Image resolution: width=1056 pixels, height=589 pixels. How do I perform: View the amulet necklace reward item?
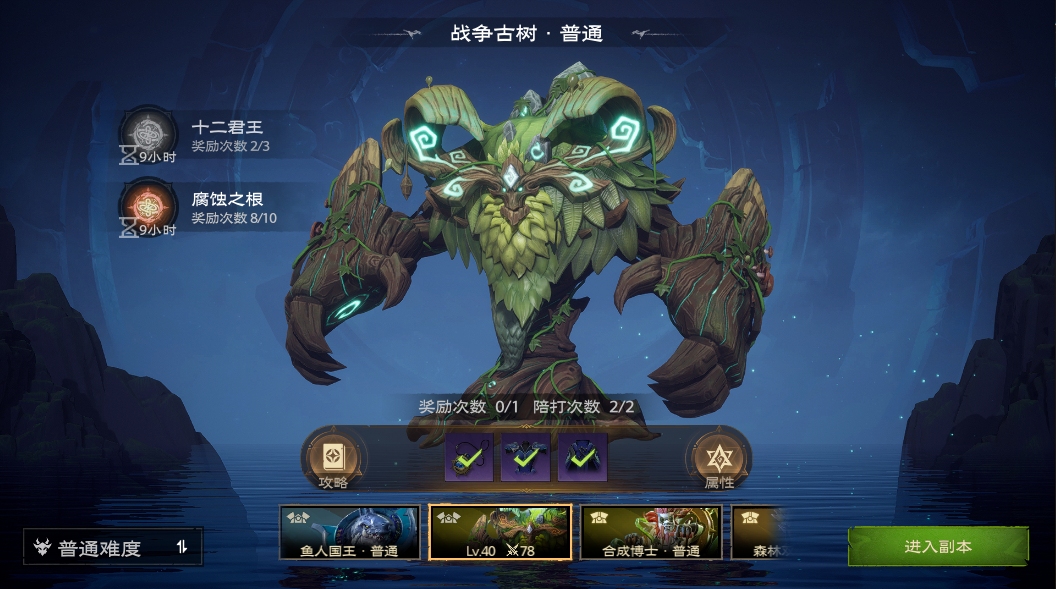click(469, 457)
